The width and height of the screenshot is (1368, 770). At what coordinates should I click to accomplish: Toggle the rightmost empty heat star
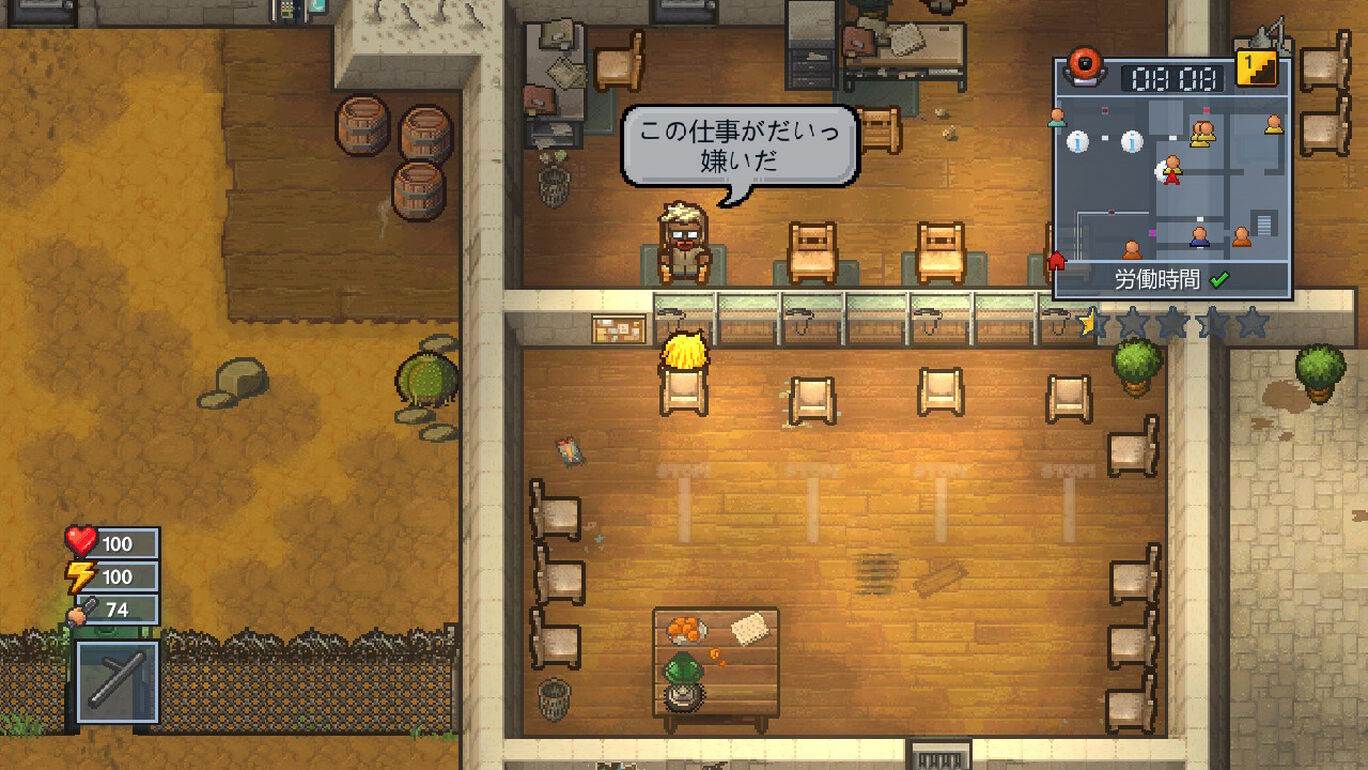click(x=1252, y=322)
